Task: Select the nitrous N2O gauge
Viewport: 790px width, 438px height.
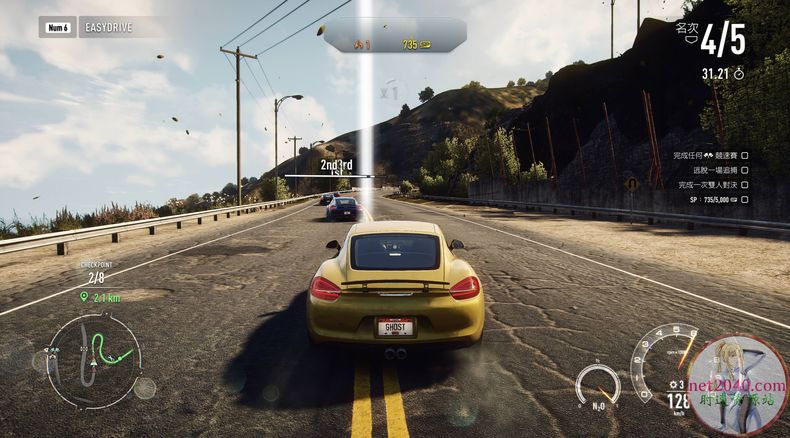Action: click(597, 385)
